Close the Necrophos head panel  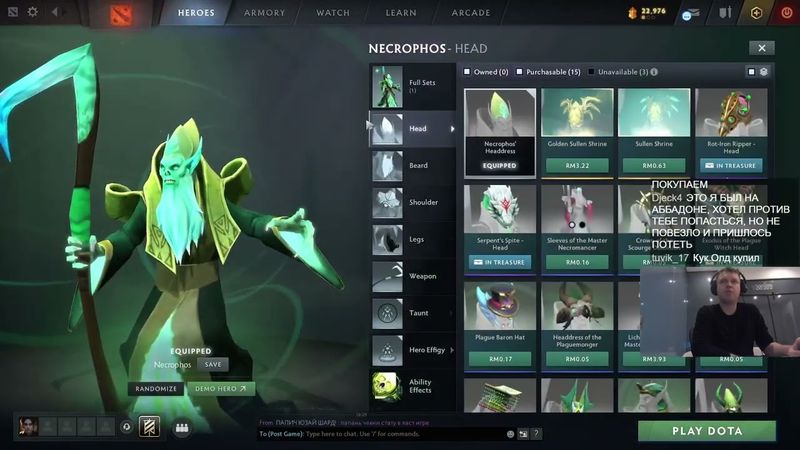pos(762,48)
